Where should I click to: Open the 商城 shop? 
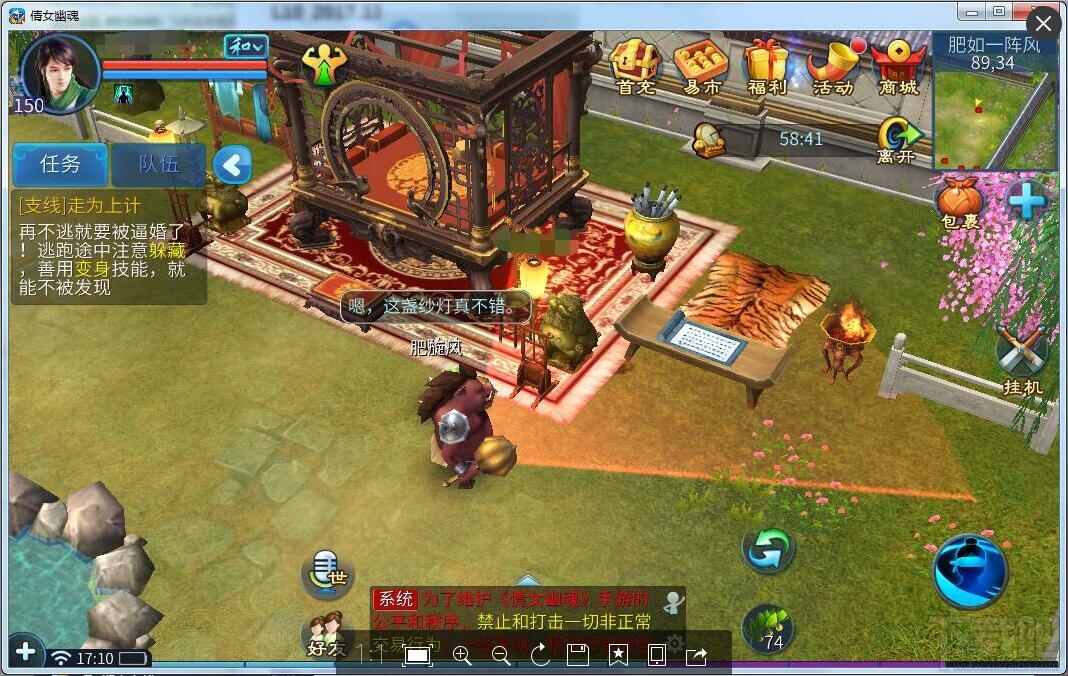[x=898, y=67]
